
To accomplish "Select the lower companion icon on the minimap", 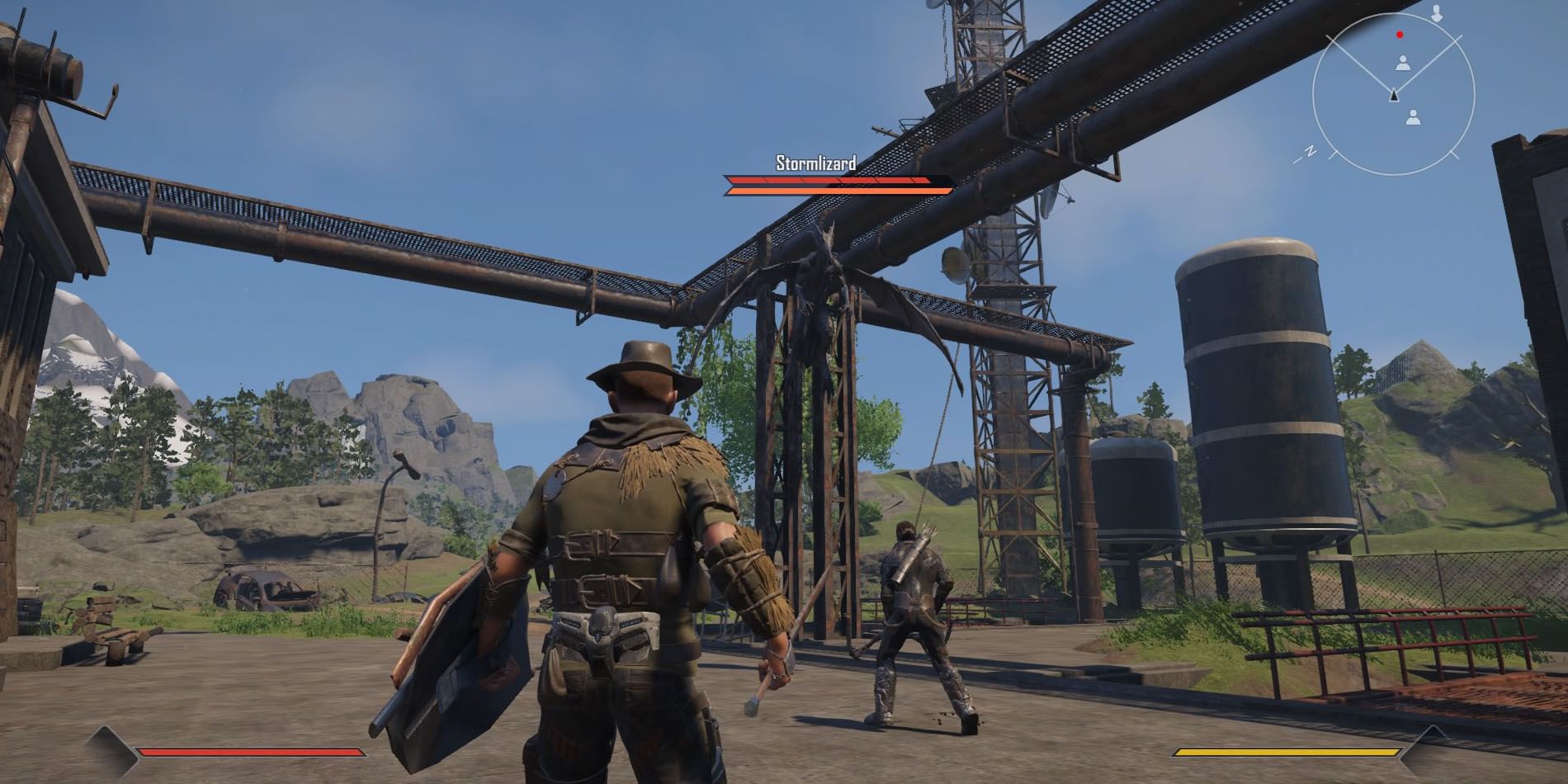I will 1414,116.
